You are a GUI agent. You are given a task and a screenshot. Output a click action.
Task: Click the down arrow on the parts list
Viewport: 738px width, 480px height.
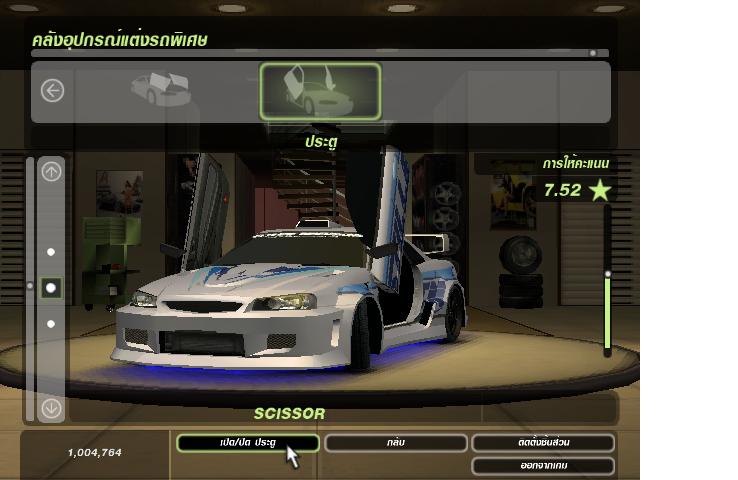point(51,408)
